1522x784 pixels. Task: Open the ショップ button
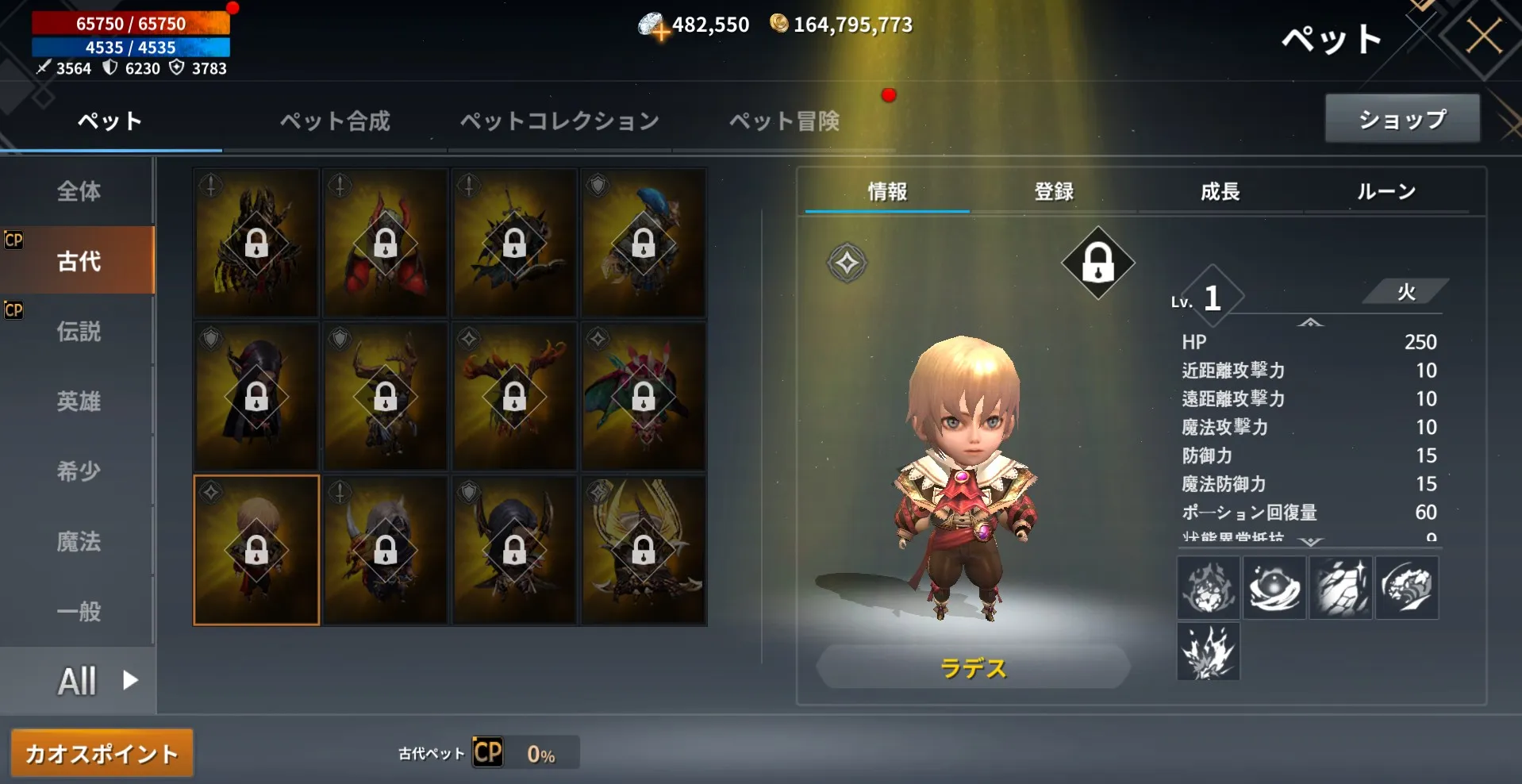point(1401,118)
